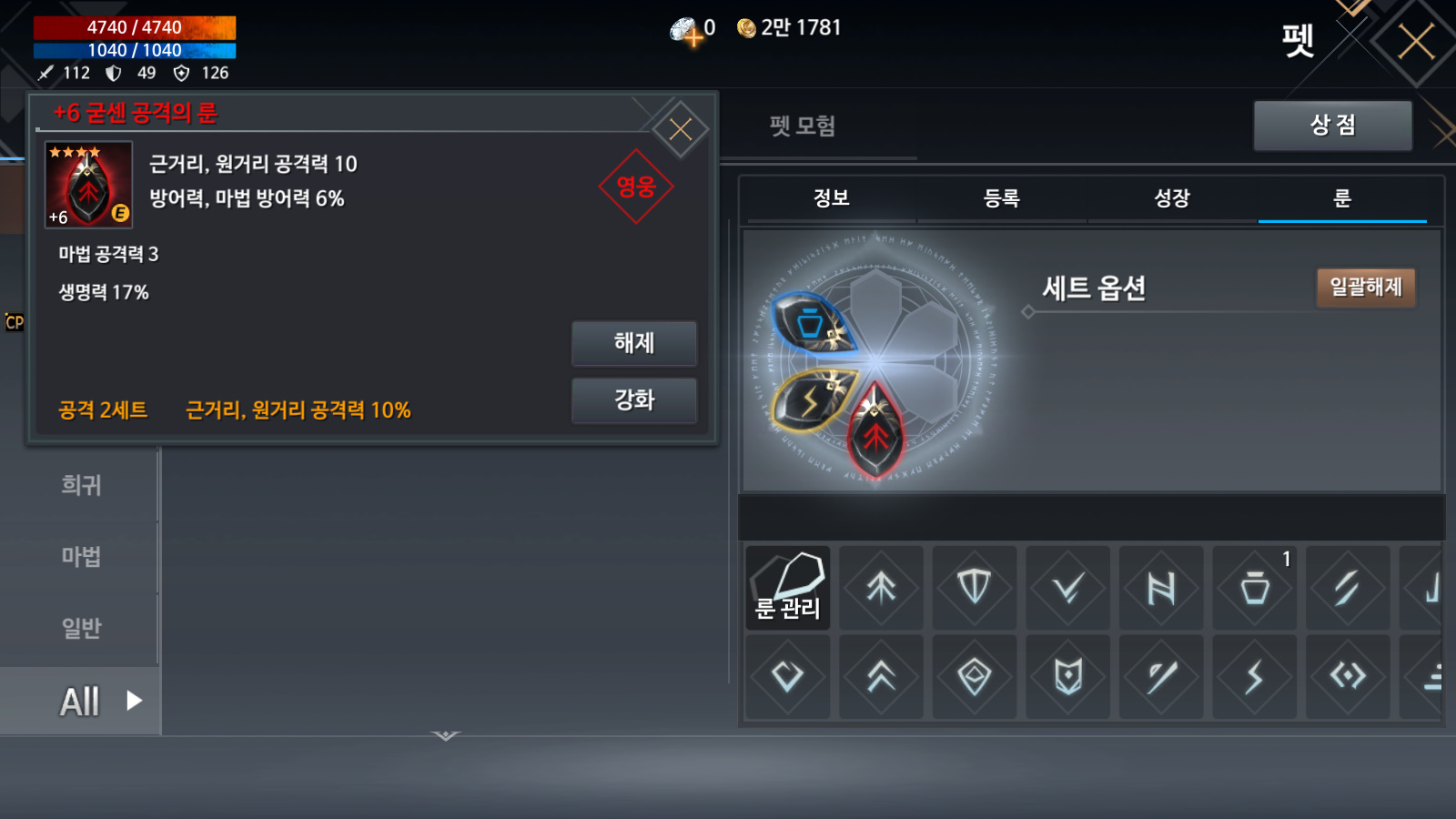Close the rune detail popup

coord(680,130)
